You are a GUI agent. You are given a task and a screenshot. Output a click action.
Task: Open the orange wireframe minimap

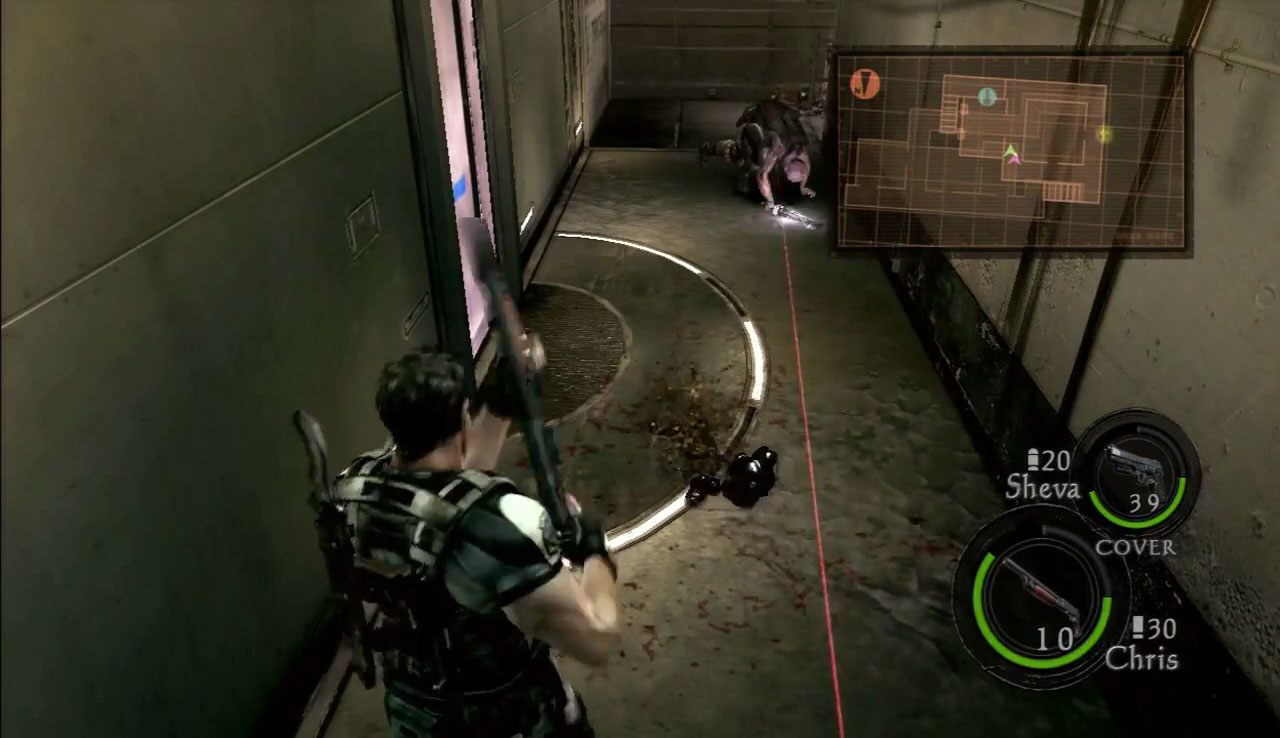pos(1010,150)
